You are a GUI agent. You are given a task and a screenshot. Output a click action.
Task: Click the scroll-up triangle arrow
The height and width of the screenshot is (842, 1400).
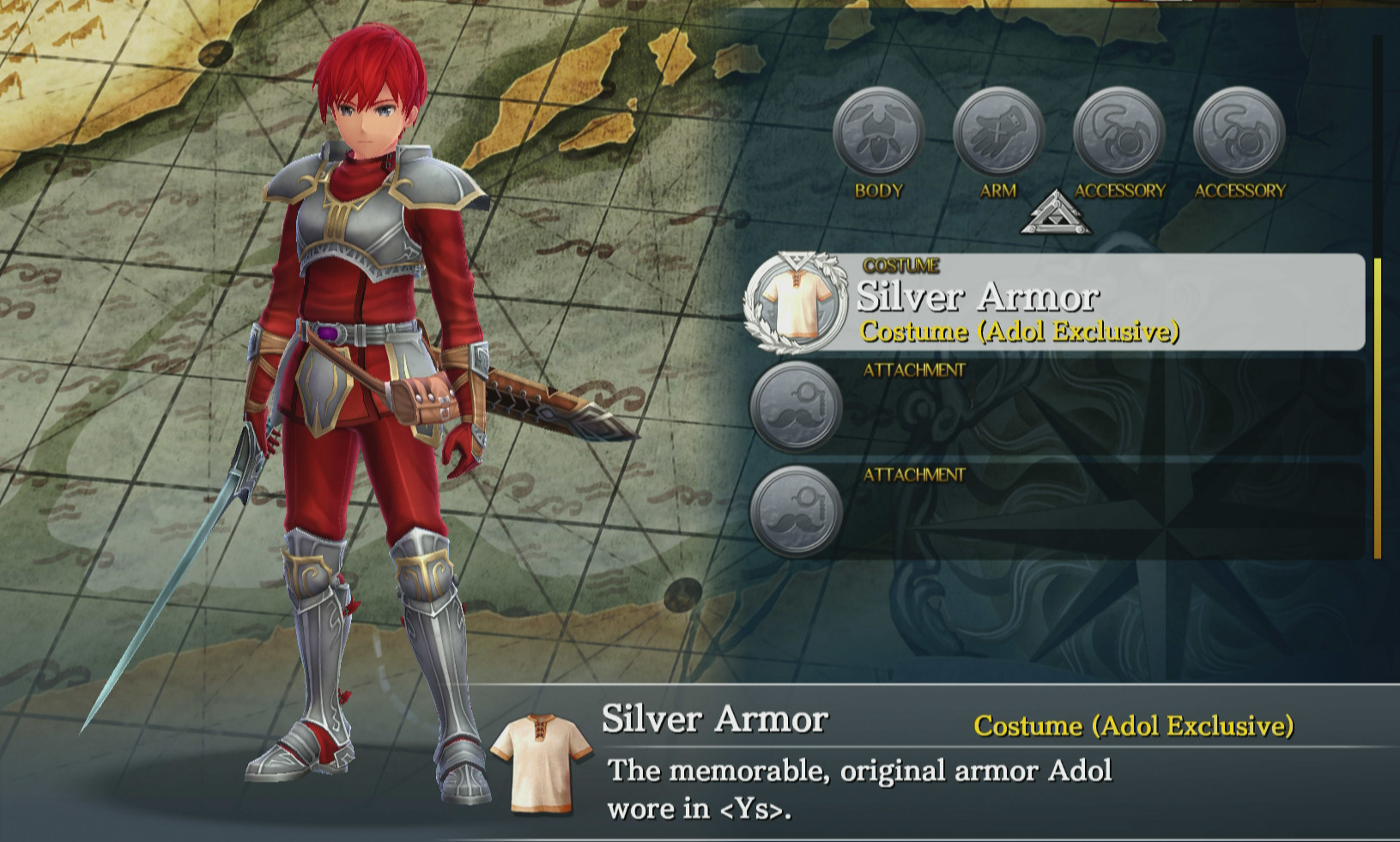pos(1055,214)
